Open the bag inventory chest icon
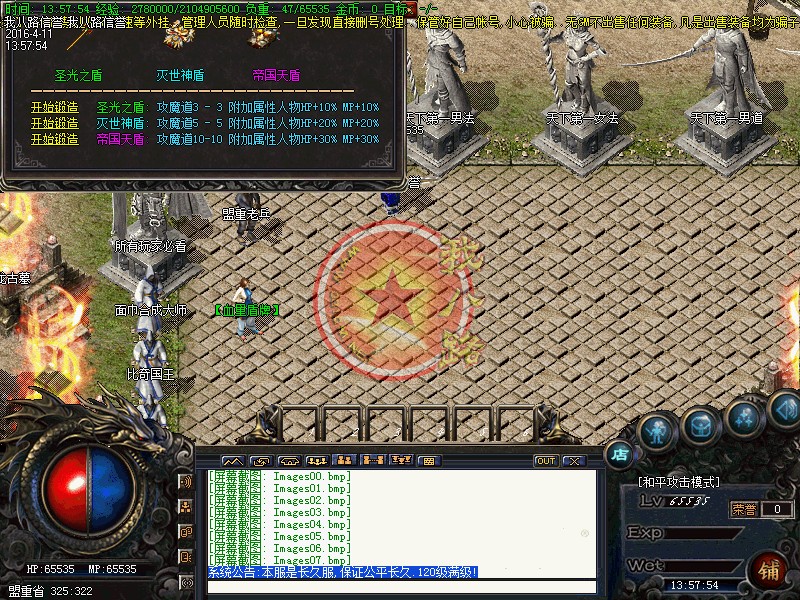 tap(700, 426)
